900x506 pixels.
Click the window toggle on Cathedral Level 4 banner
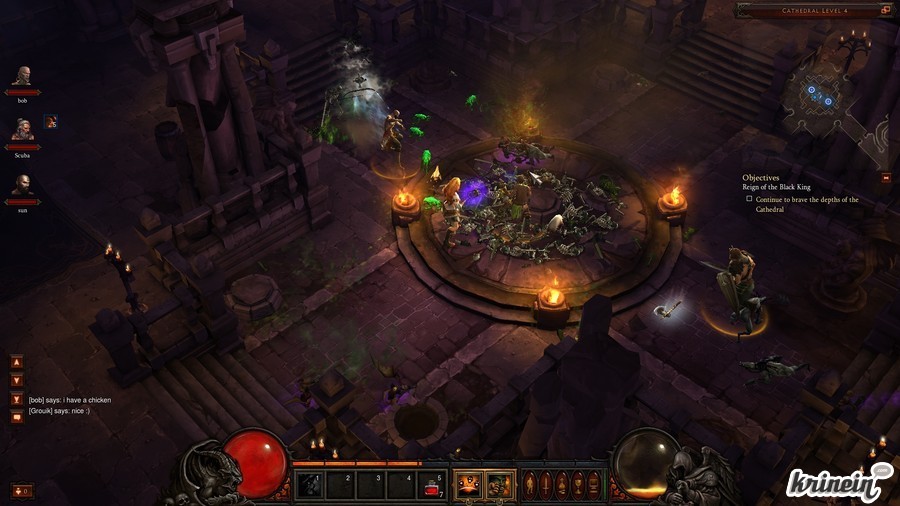(x=885, y=10)
